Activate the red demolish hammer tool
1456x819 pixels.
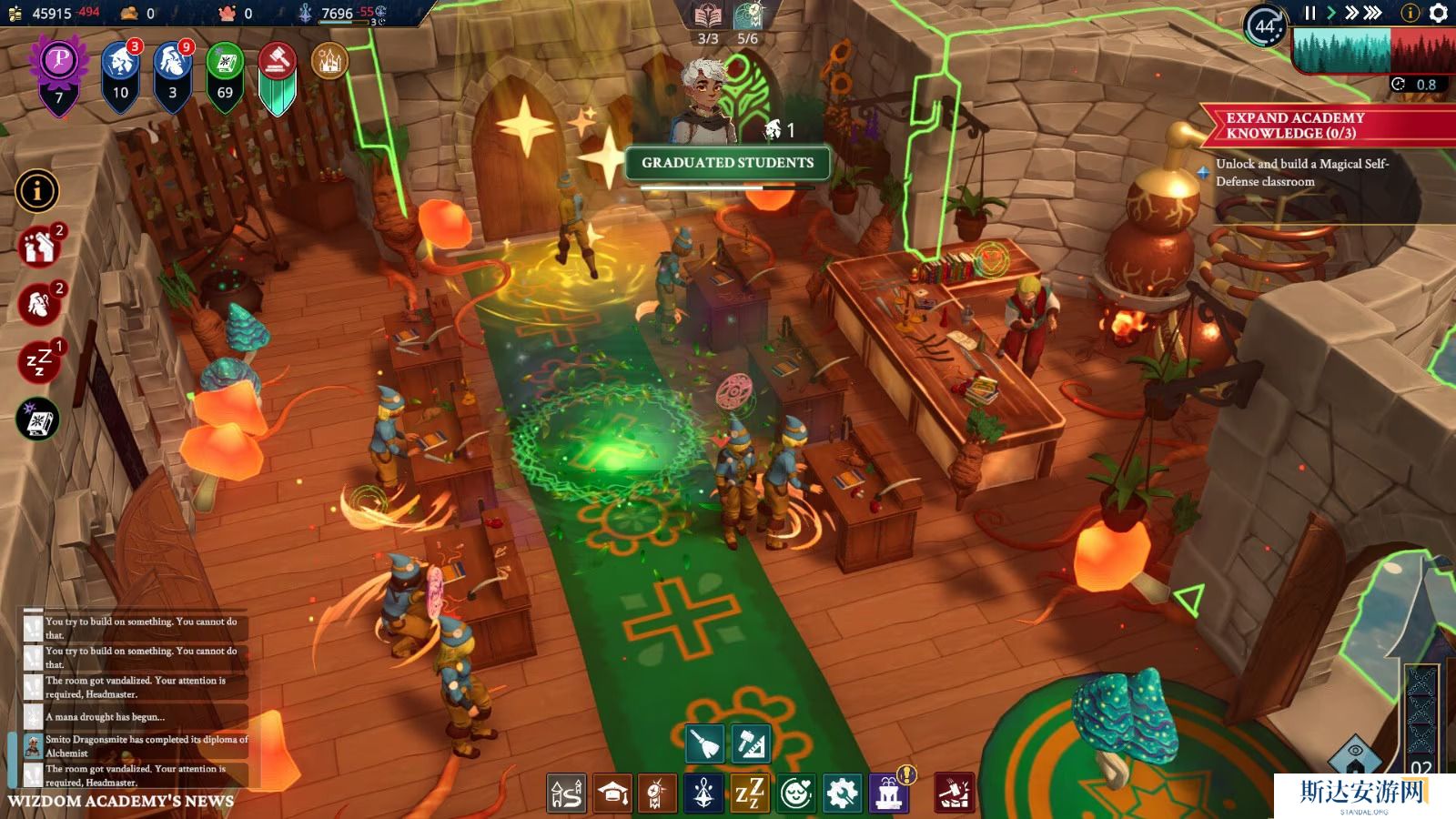click(955, 794)
